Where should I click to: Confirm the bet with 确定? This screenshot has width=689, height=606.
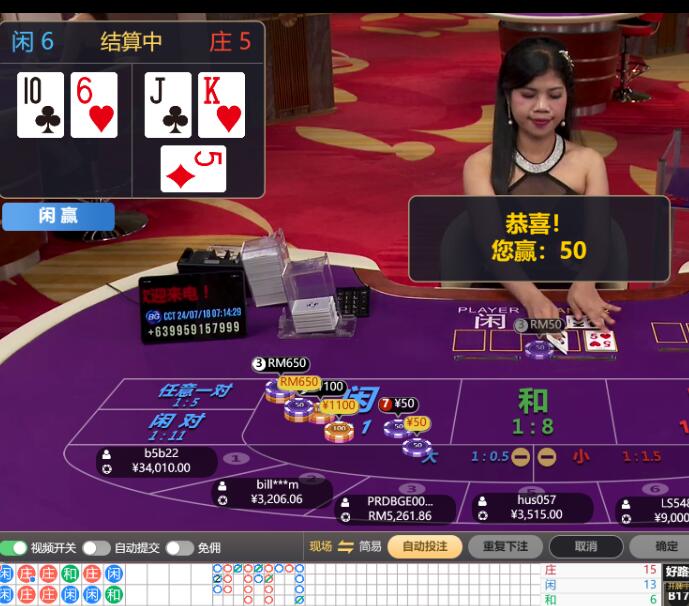point(665,547)
